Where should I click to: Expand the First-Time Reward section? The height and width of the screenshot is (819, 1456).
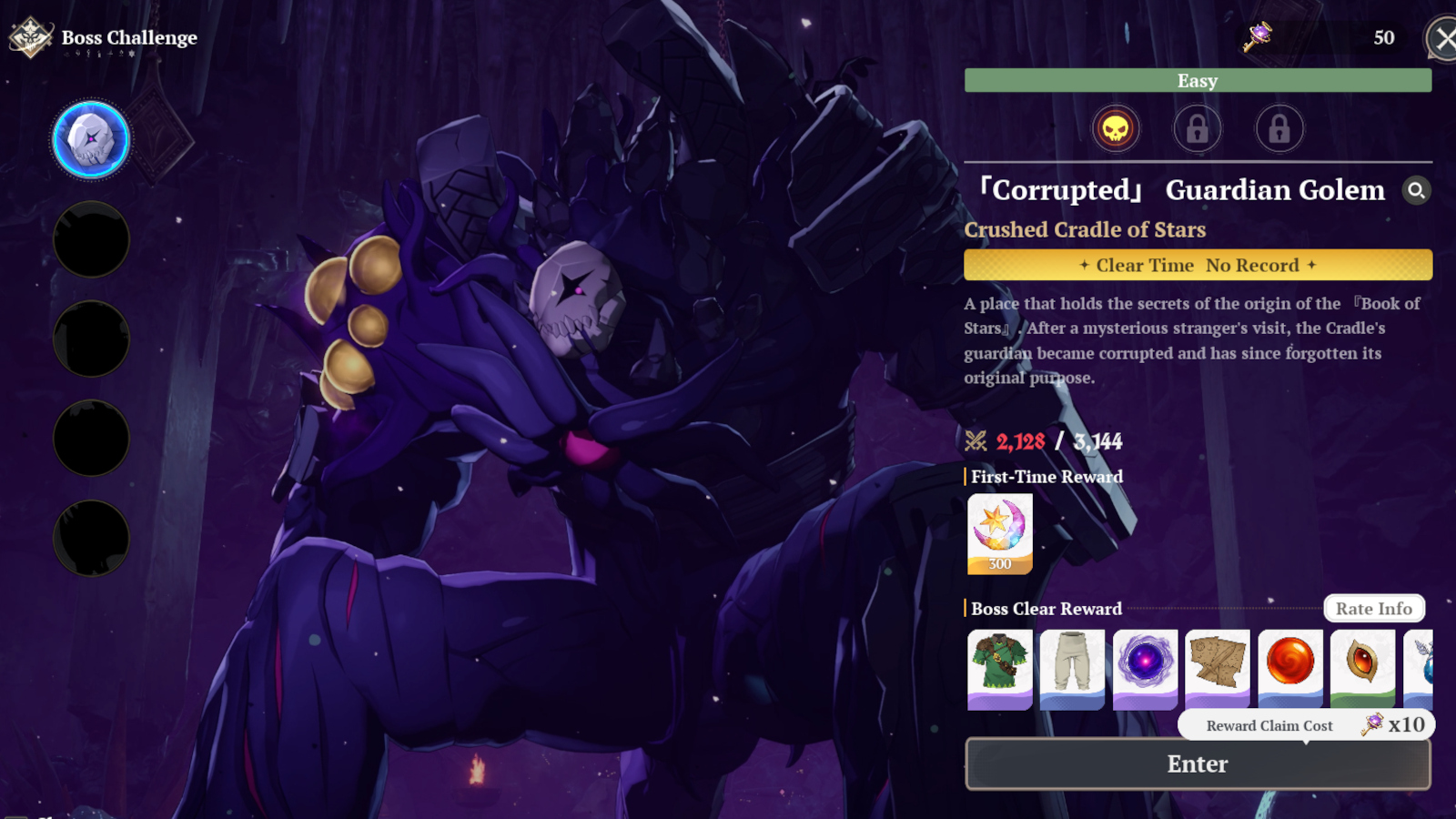coord(1044,476)
